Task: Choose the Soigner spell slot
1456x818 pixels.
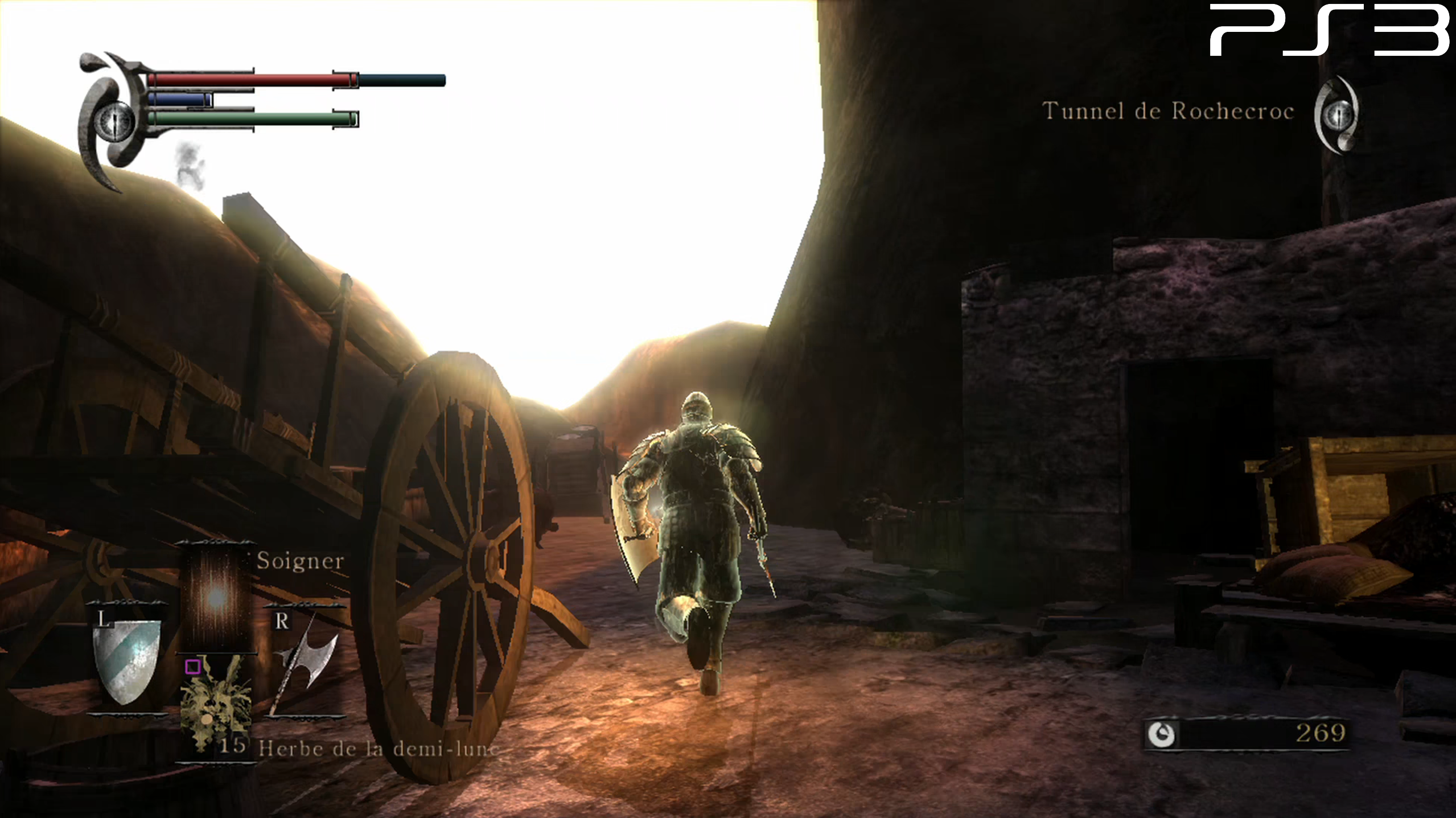Action: coord(216,598)
